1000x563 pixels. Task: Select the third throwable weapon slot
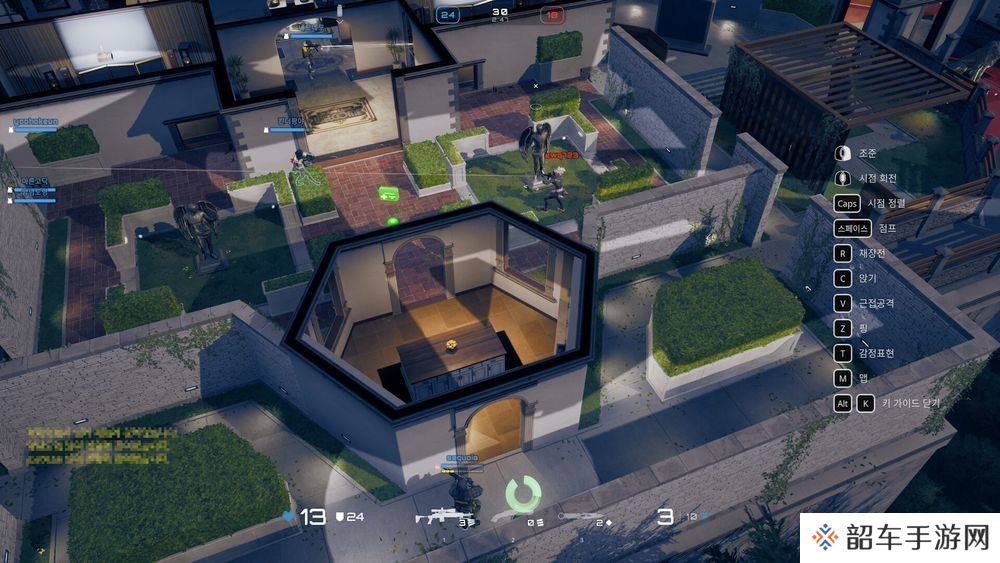point(579,516)
